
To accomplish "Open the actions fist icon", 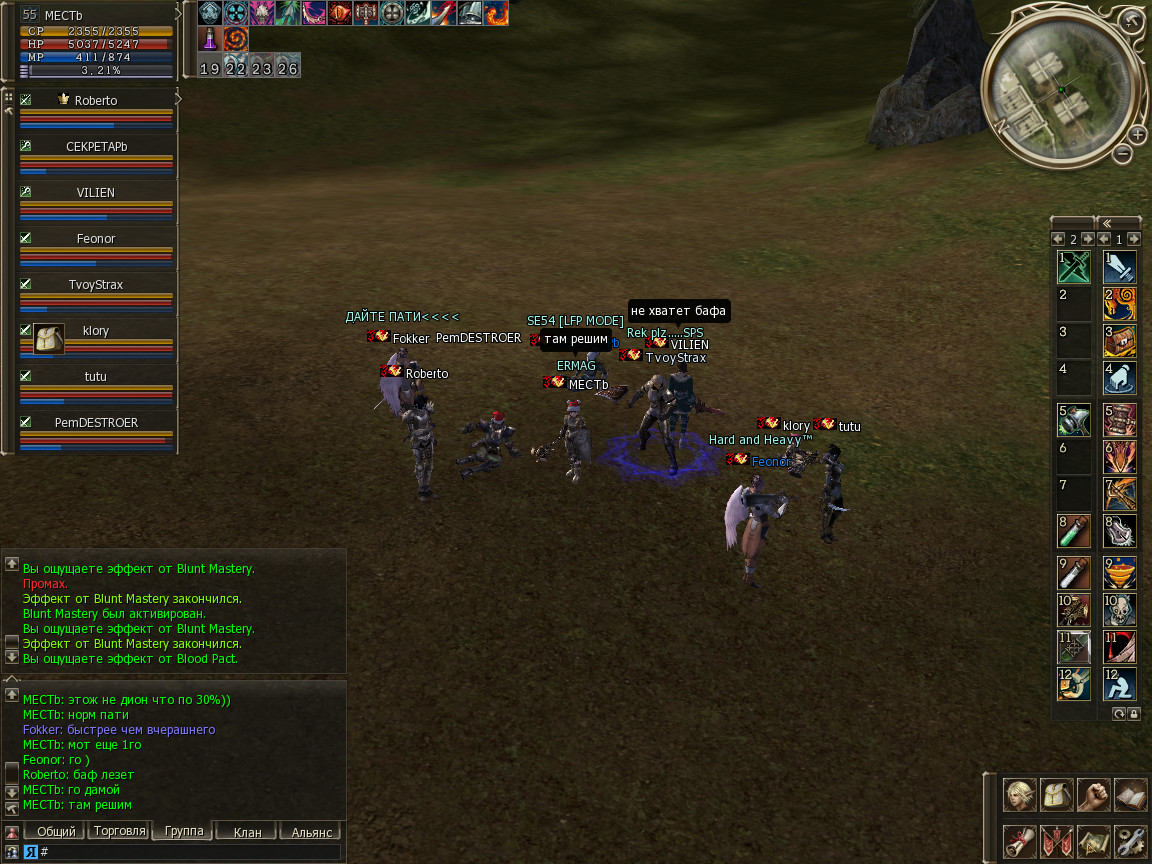I will 1094,796.
